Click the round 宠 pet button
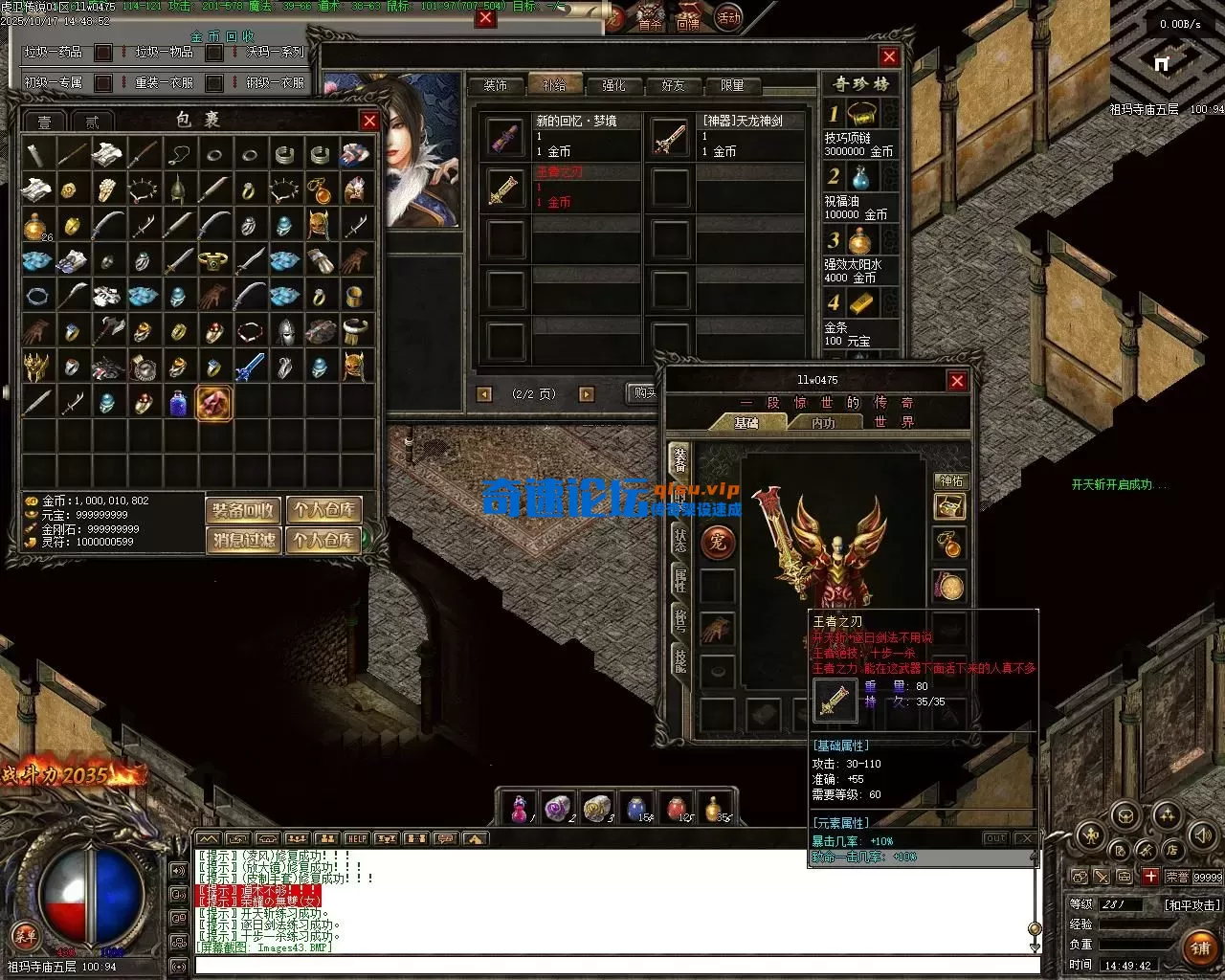 coord(717,543)
